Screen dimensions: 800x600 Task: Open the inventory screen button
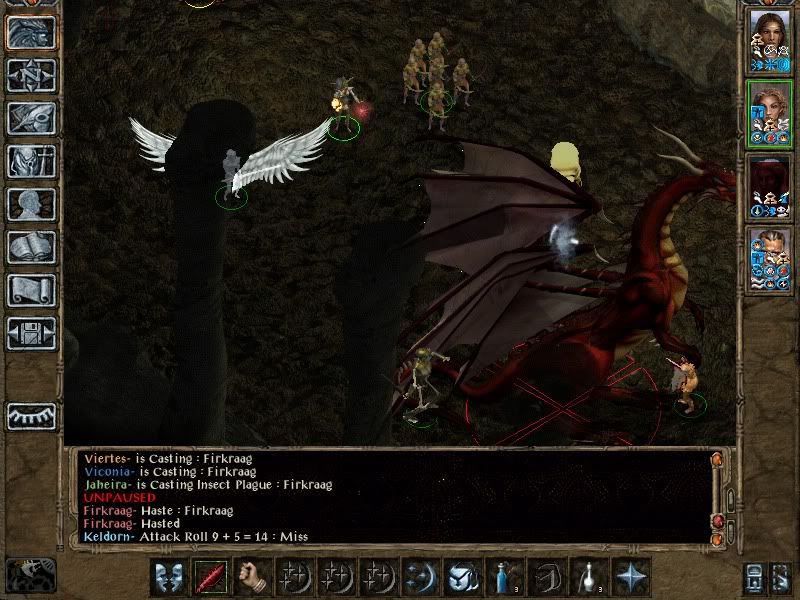coord(31,161)
